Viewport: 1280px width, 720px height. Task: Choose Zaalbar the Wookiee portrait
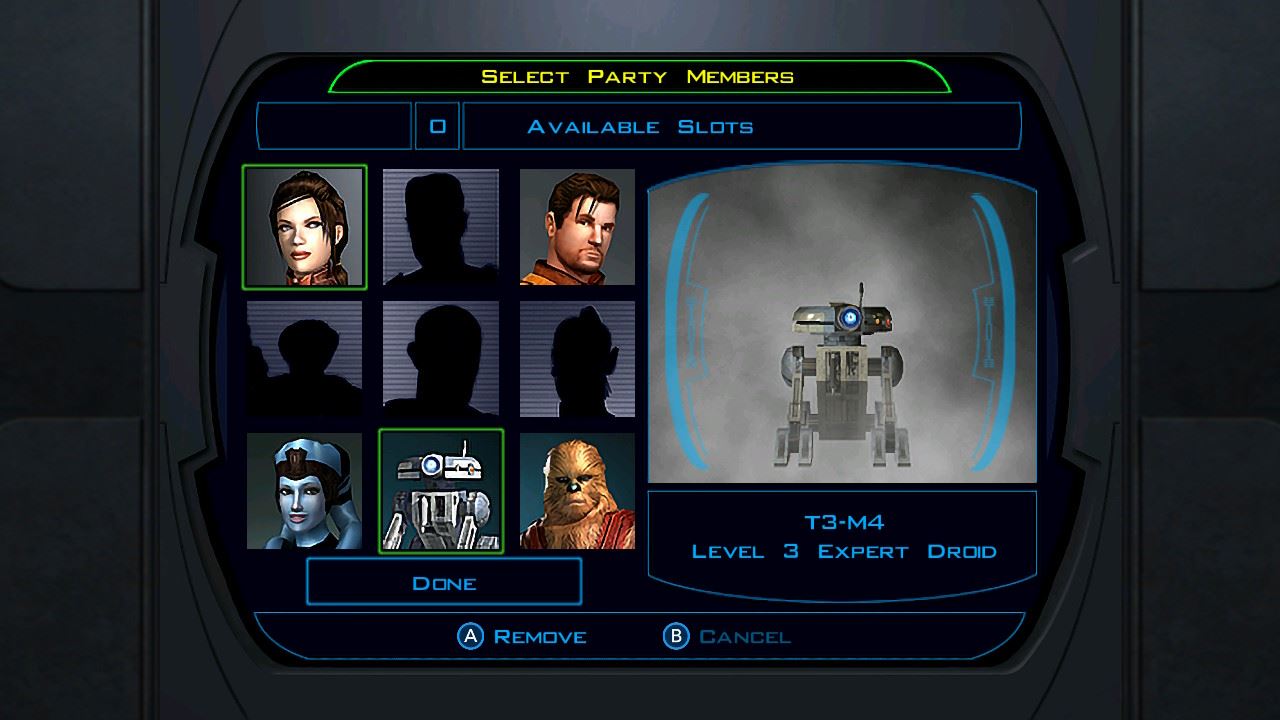pos(577,491)
